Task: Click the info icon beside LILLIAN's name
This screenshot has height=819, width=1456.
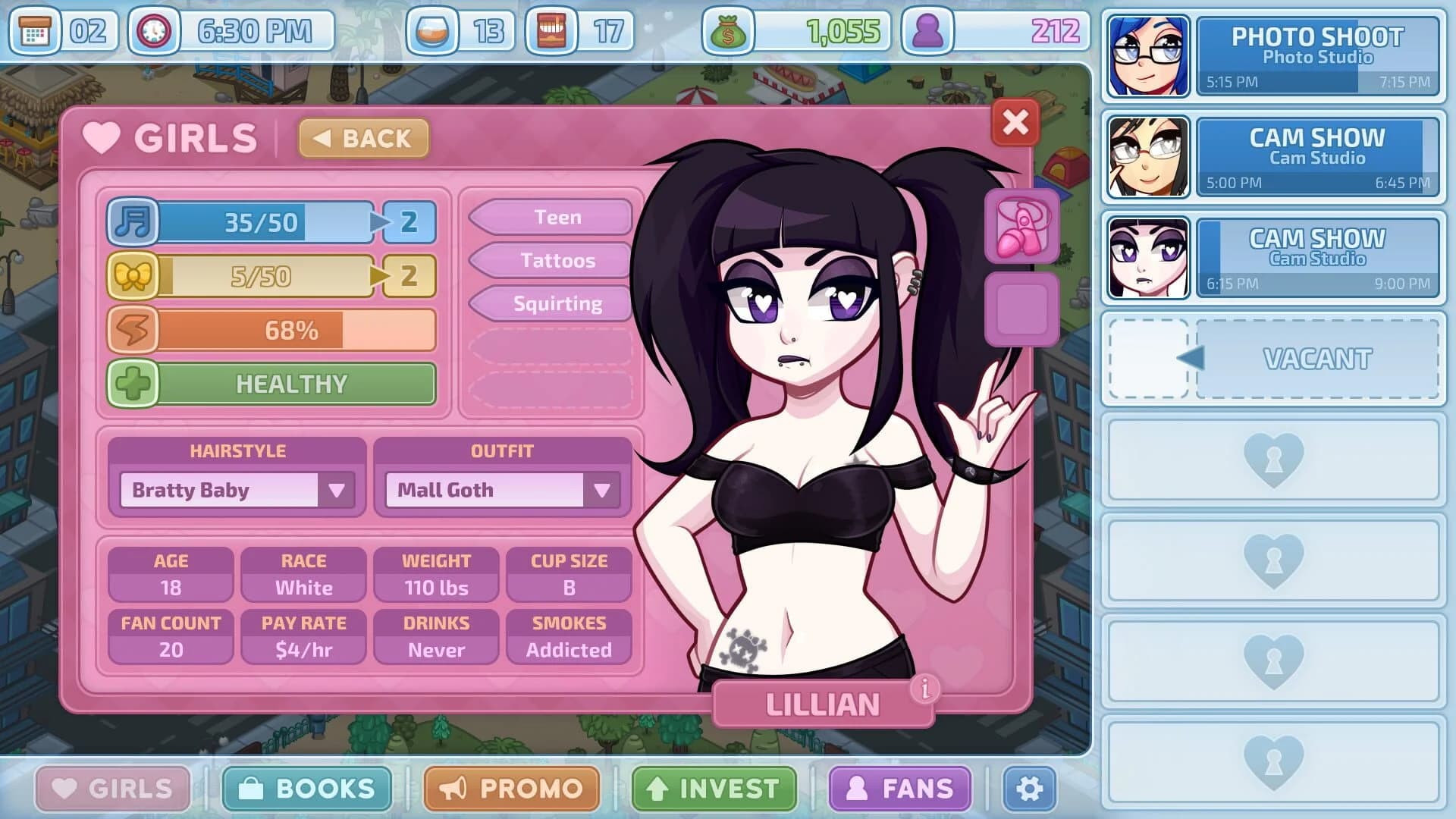Action: point(924,689)
